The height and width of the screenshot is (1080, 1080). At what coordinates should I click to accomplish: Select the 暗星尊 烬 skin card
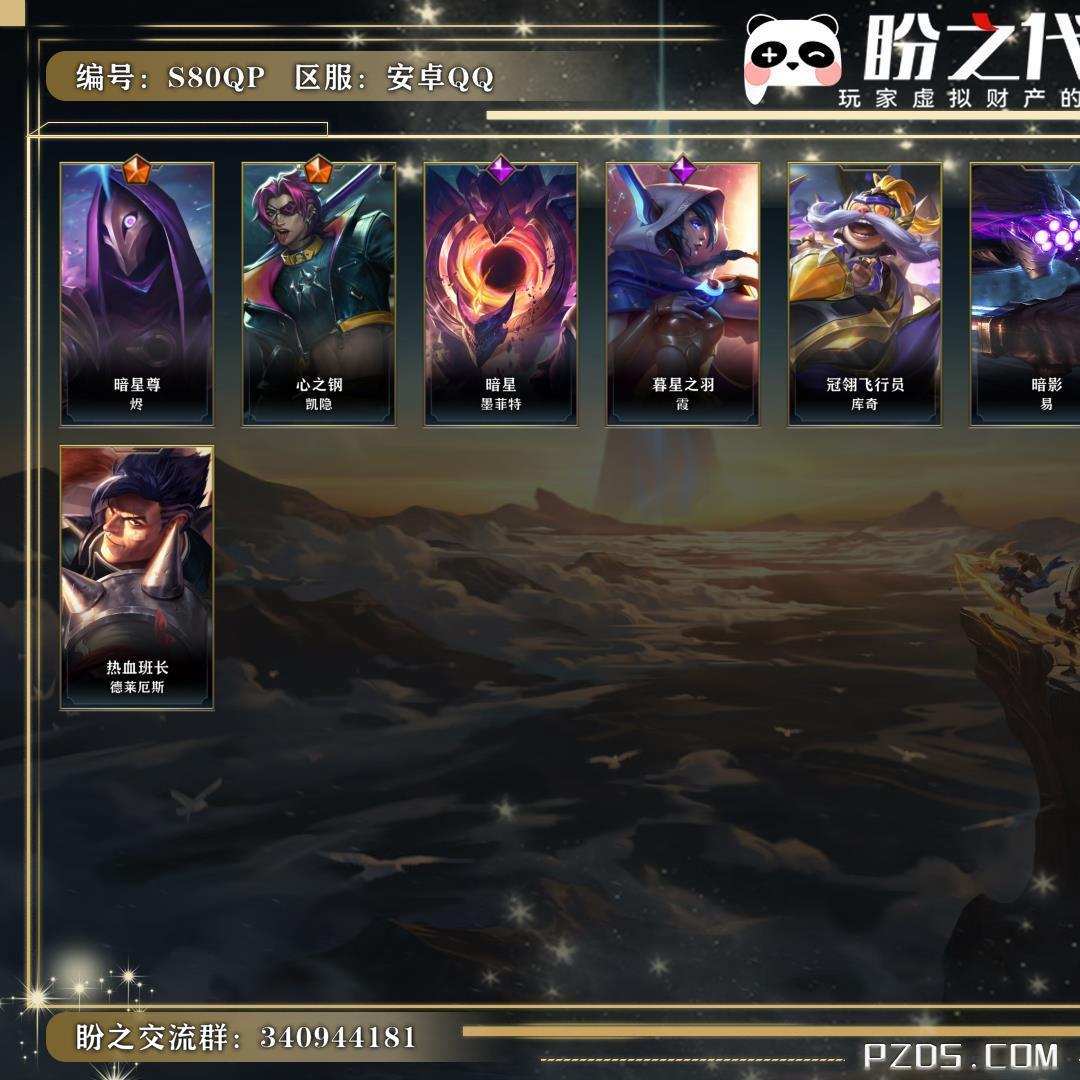click(x=137, y=294)
